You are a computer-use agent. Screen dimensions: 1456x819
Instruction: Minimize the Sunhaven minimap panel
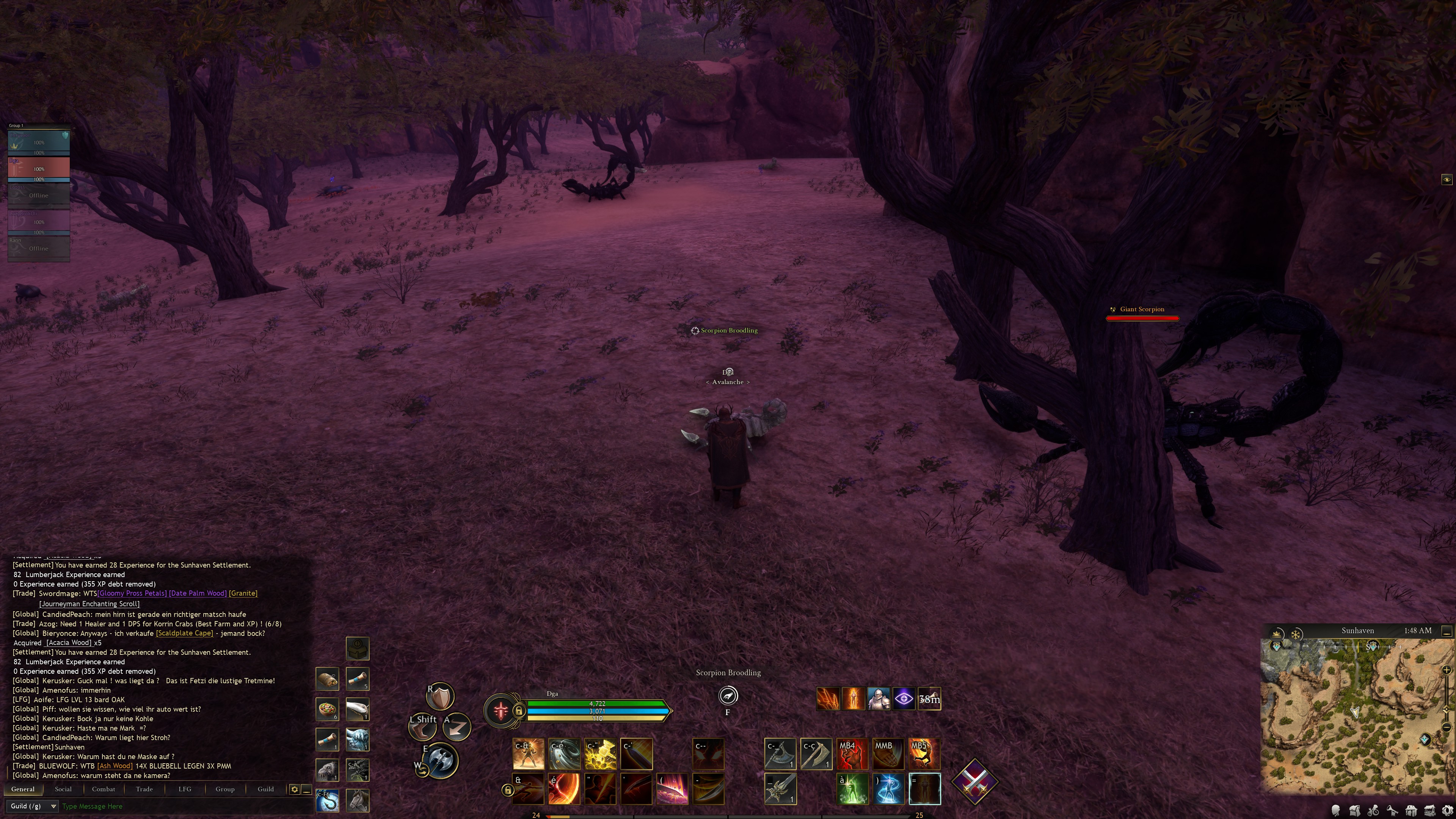1447,631
